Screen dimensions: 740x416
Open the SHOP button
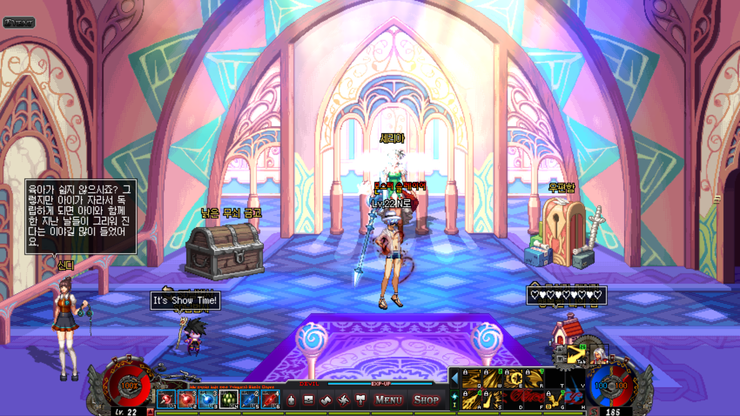(427, 399)
